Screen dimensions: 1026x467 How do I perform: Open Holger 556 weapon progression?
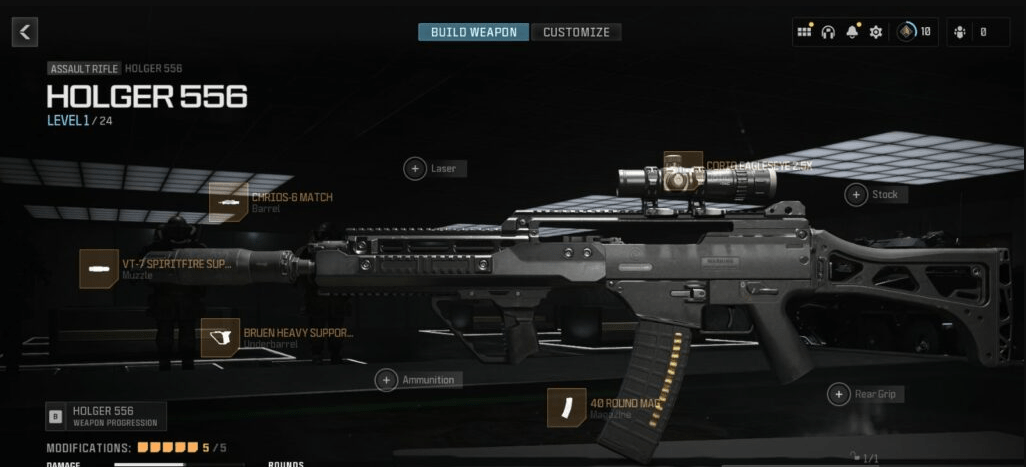pyautogui.click(x=92, y=415)
